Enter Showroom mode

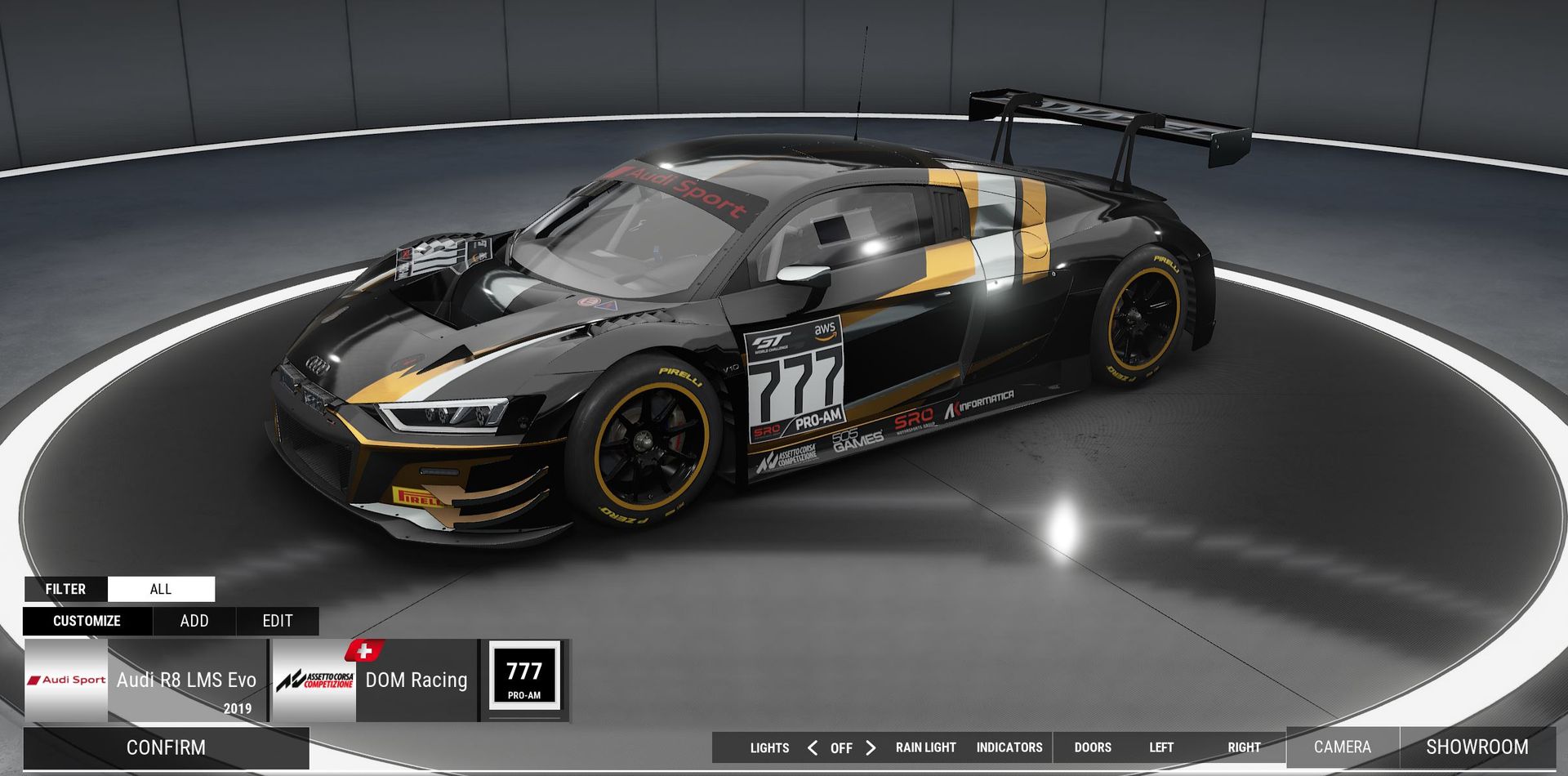[1477, 747]
